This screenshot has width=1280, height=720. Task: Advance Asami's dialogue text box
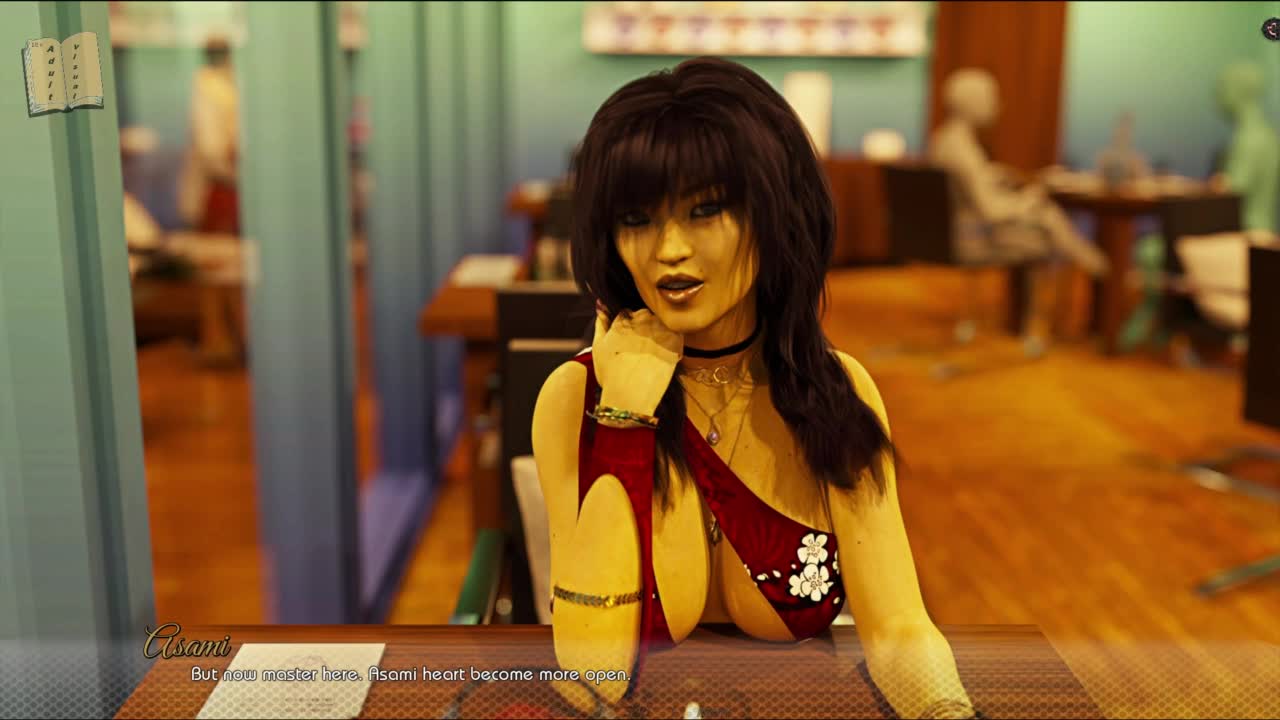coord(640,674)
